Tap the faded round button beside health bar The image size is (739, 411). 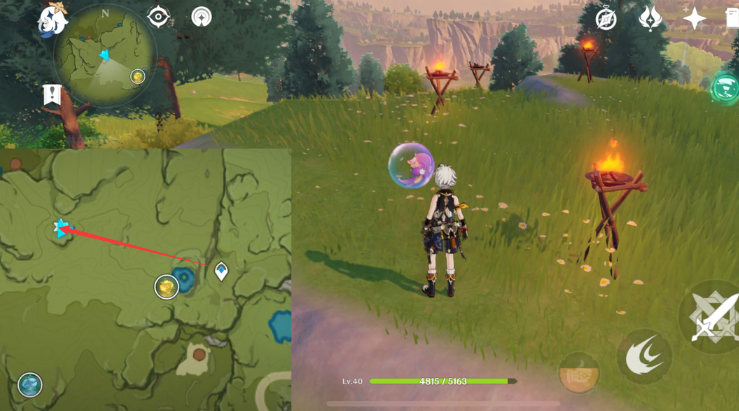tap(578, 372)
